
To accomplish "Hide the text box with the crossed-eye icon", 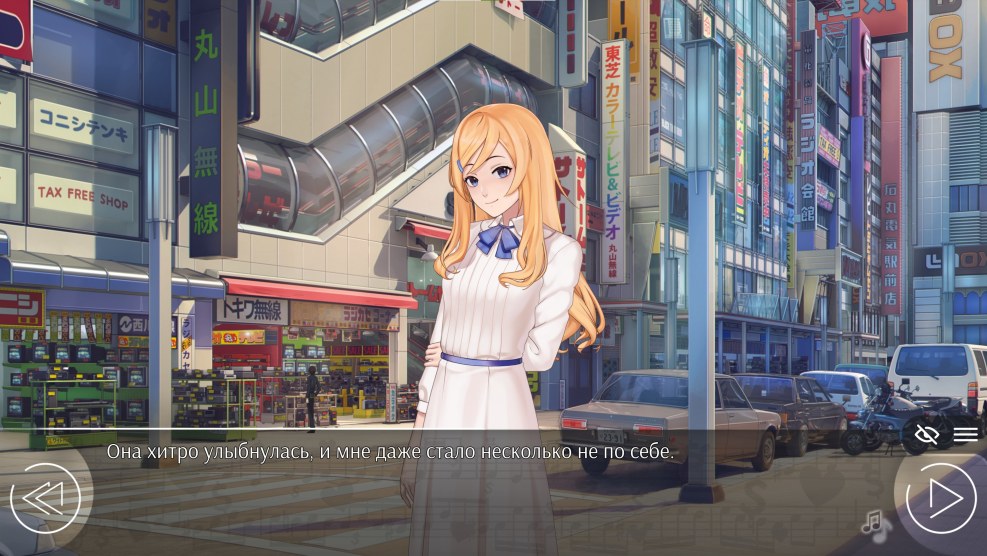I will click(x=927, y=433).
